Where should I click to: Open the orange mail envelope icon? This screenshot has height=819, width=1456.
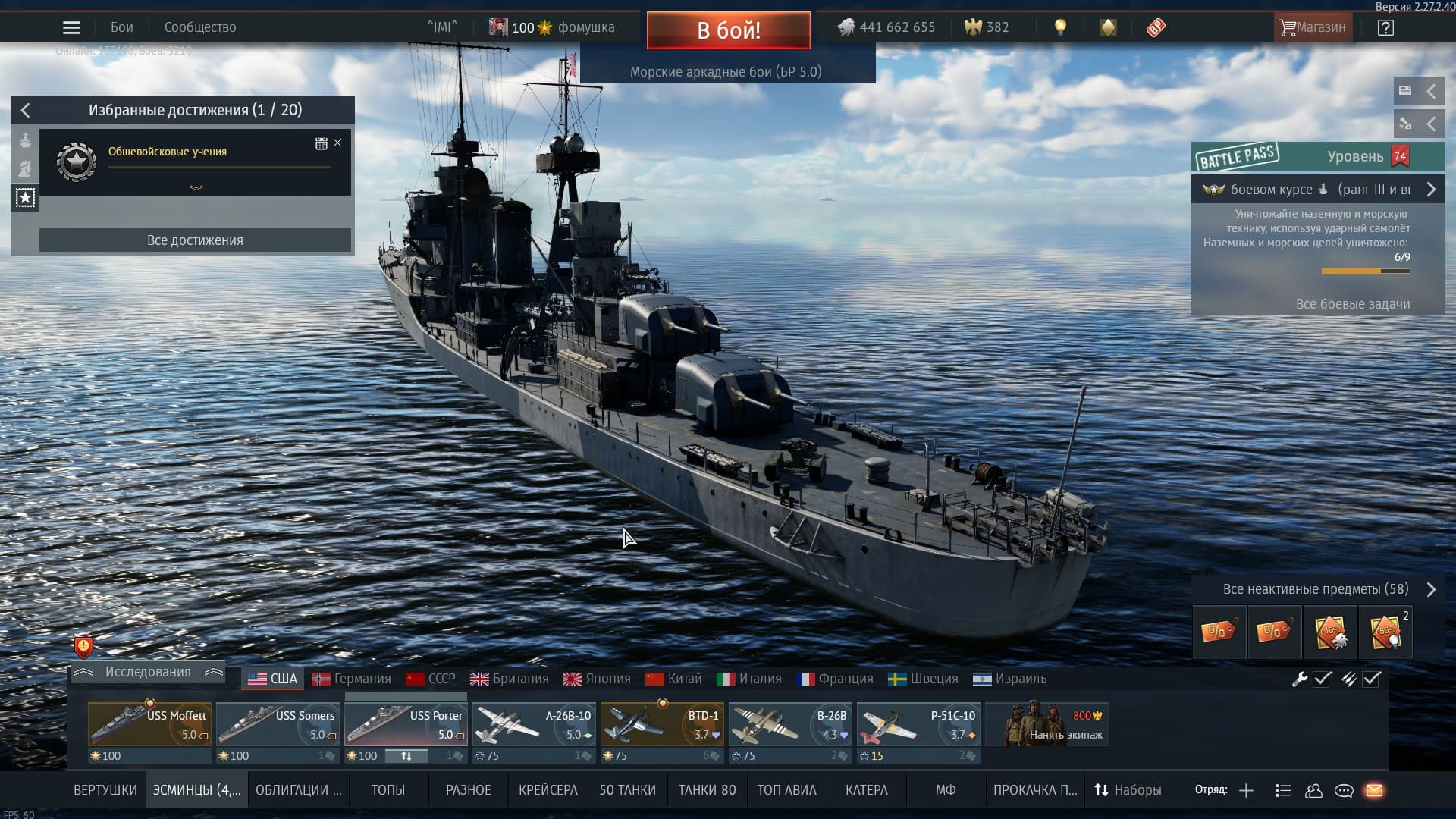[1374, 790]
